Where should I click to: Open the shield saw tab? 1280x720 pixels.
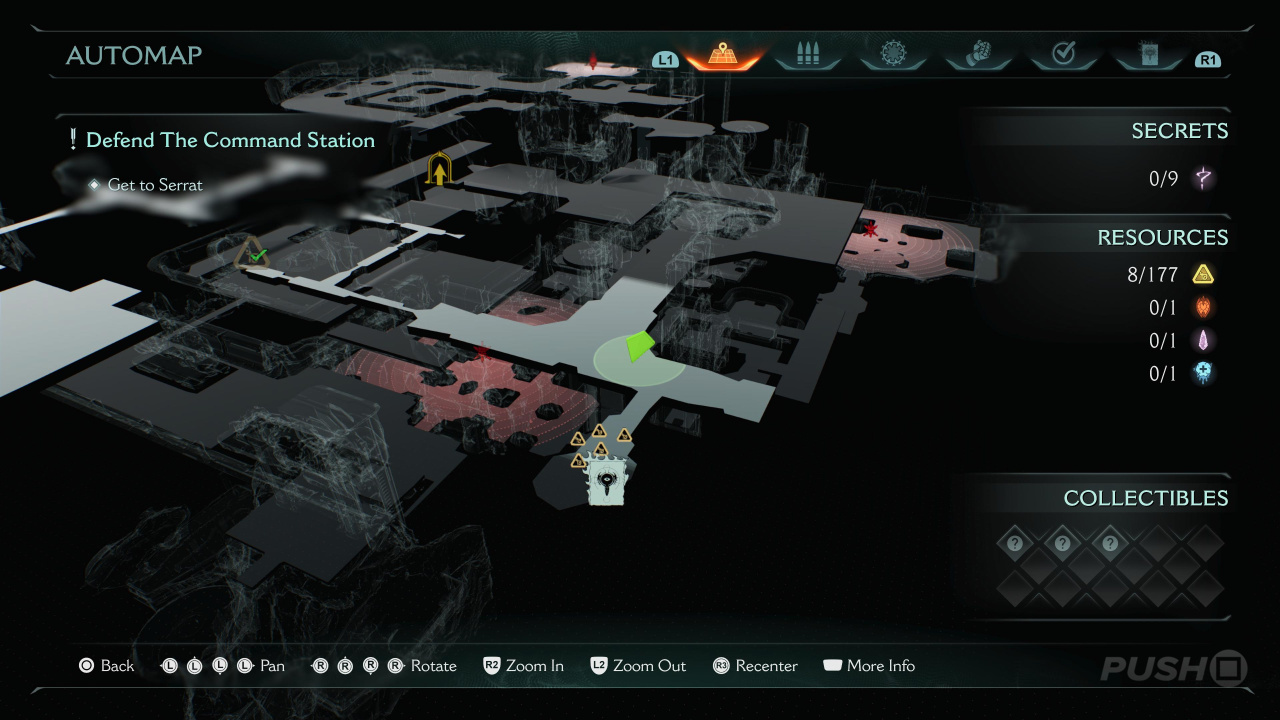click(x=893, y=56)
